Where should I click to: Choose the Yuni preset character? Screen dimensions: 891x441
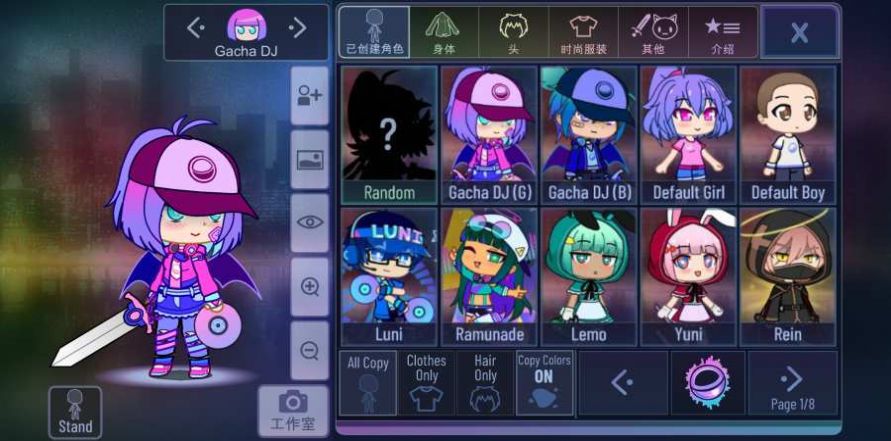click(x=688, y=277)
